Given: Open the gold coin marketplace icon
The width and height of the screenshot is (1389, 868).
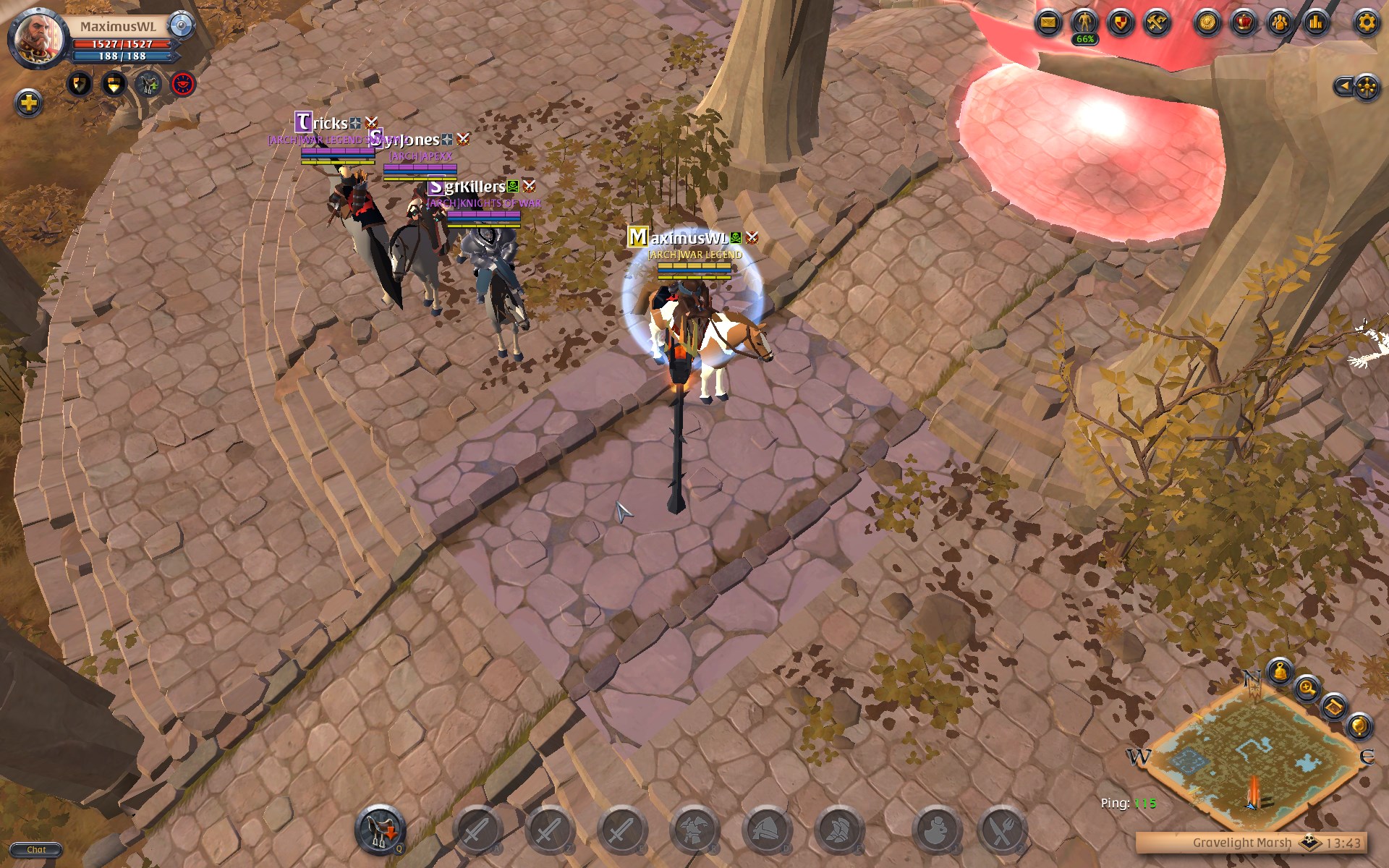Looking at the screenshot, I should (1207, 22).
